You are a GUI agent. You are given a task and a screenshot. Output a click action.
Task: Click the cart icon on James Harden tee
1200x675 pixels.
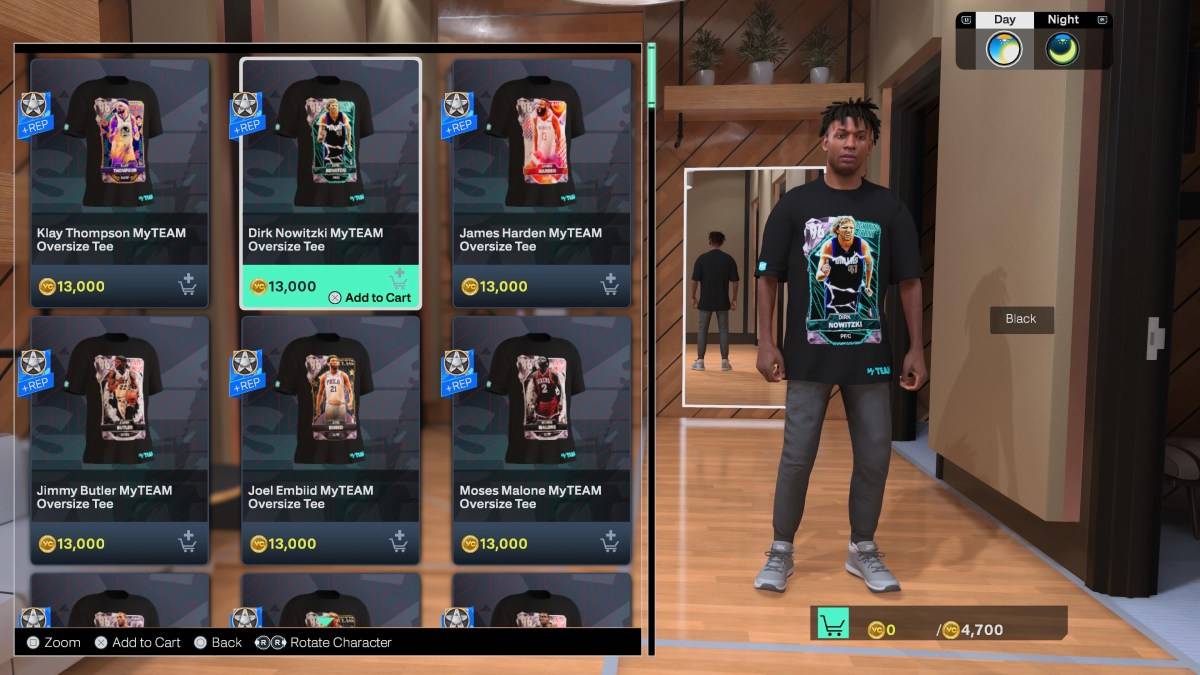pos(609,286)
